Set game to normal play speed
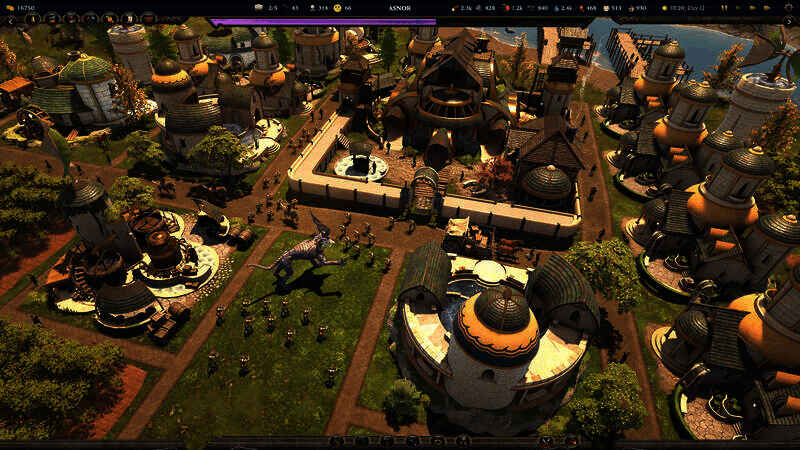Viewport: 800px width, 450px height. point(737,8)
